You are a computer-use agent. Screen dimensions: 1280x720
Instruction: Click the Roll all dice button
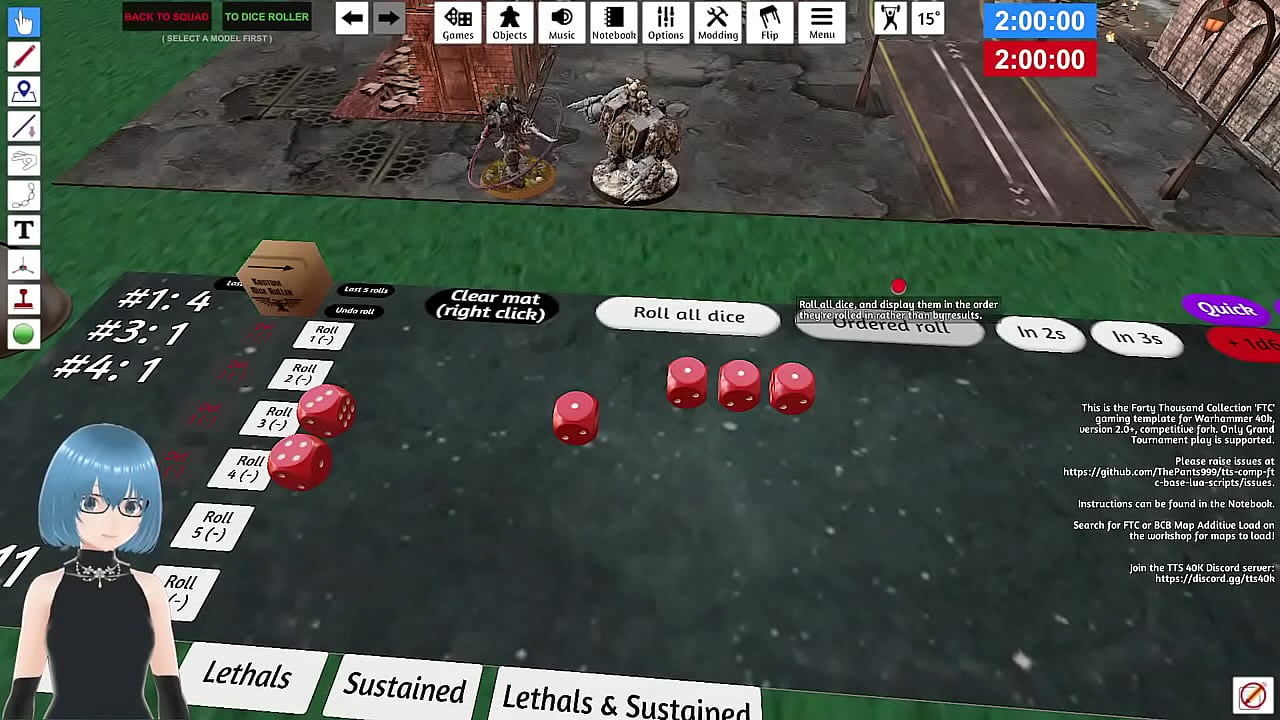pos(688,315)
